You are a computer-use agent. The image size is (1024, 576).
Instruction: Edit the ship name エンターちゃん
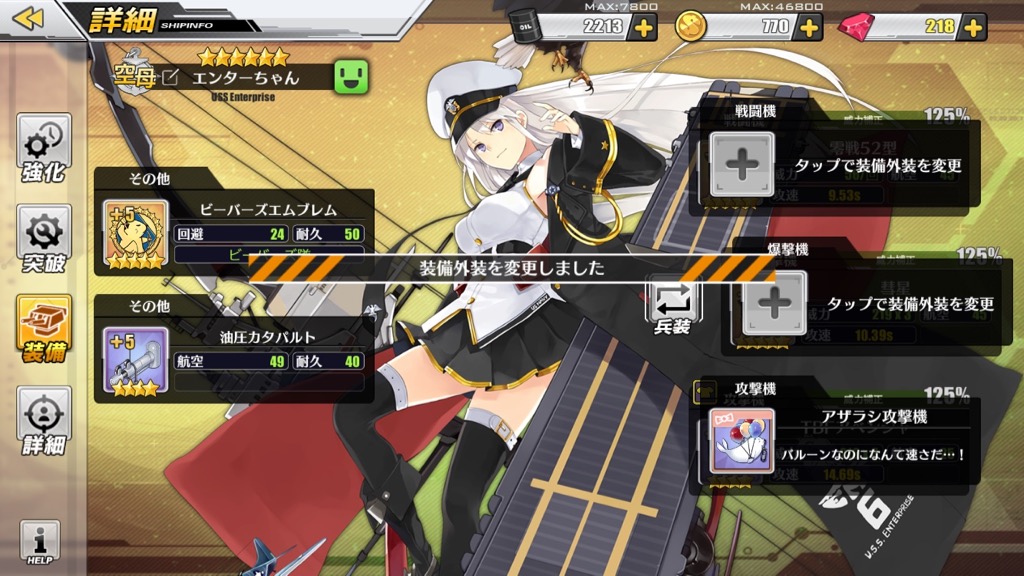click(169, 78)
